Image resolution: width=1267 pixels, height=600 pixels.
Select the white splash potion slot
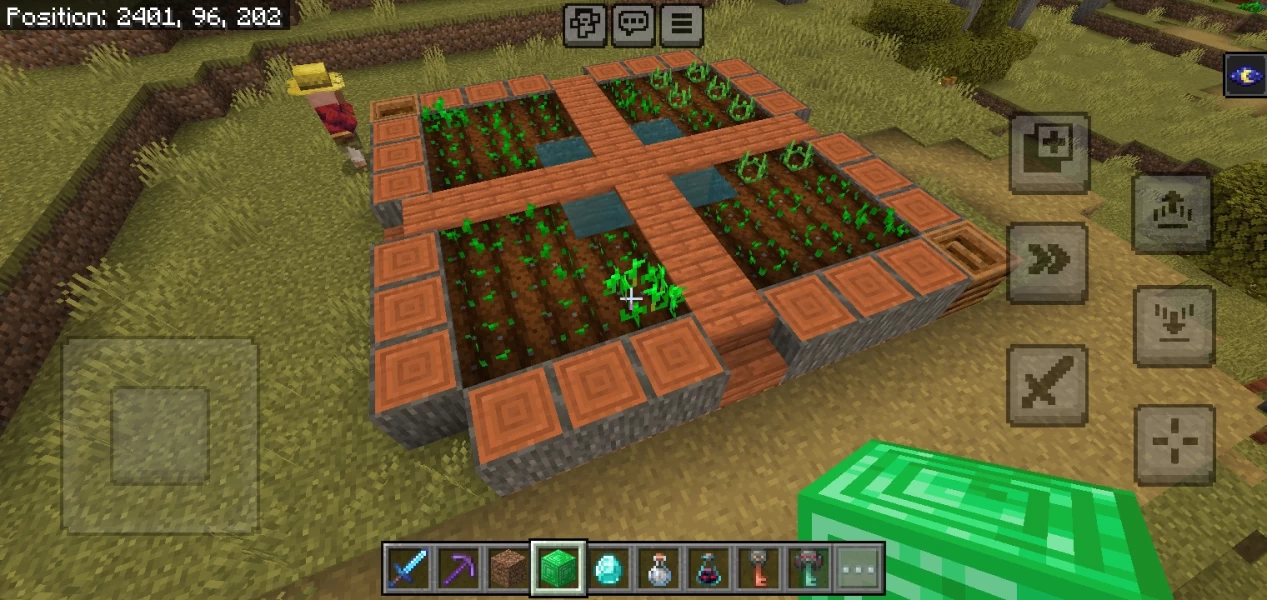point(658,570)
